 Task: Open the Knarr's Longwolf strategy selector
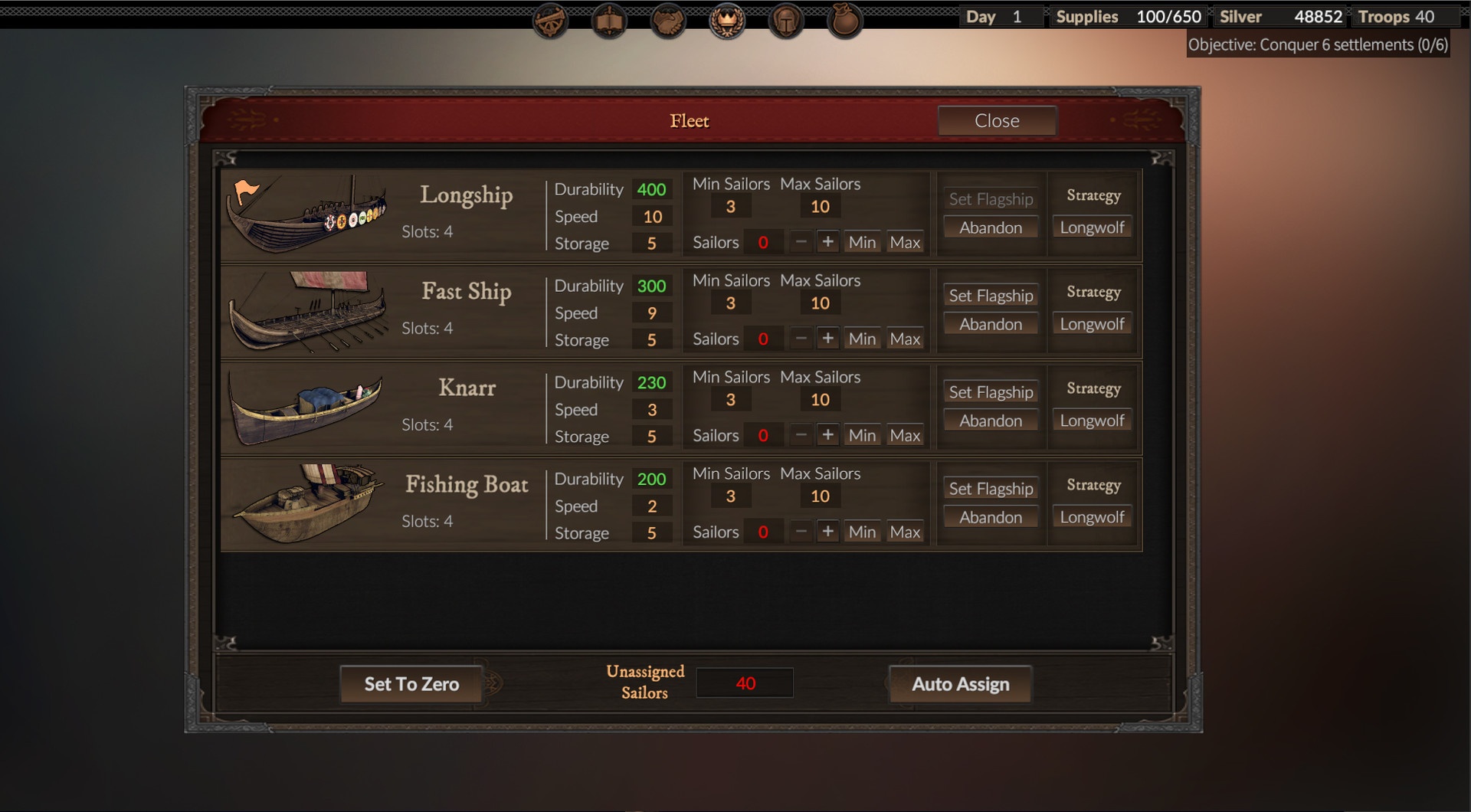(1092, 421)
